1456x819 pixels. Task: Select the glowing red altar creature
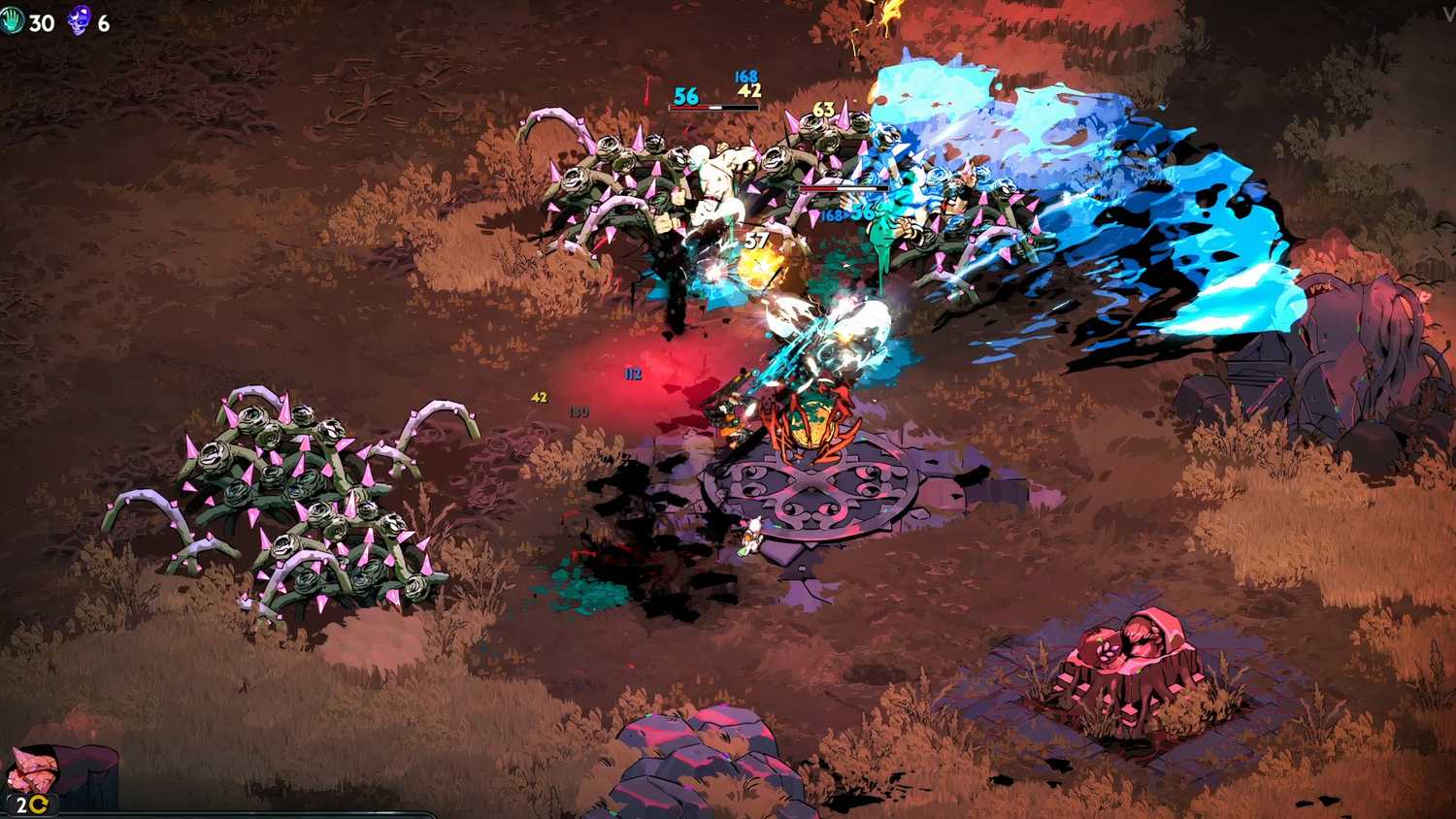coord(811,422)
